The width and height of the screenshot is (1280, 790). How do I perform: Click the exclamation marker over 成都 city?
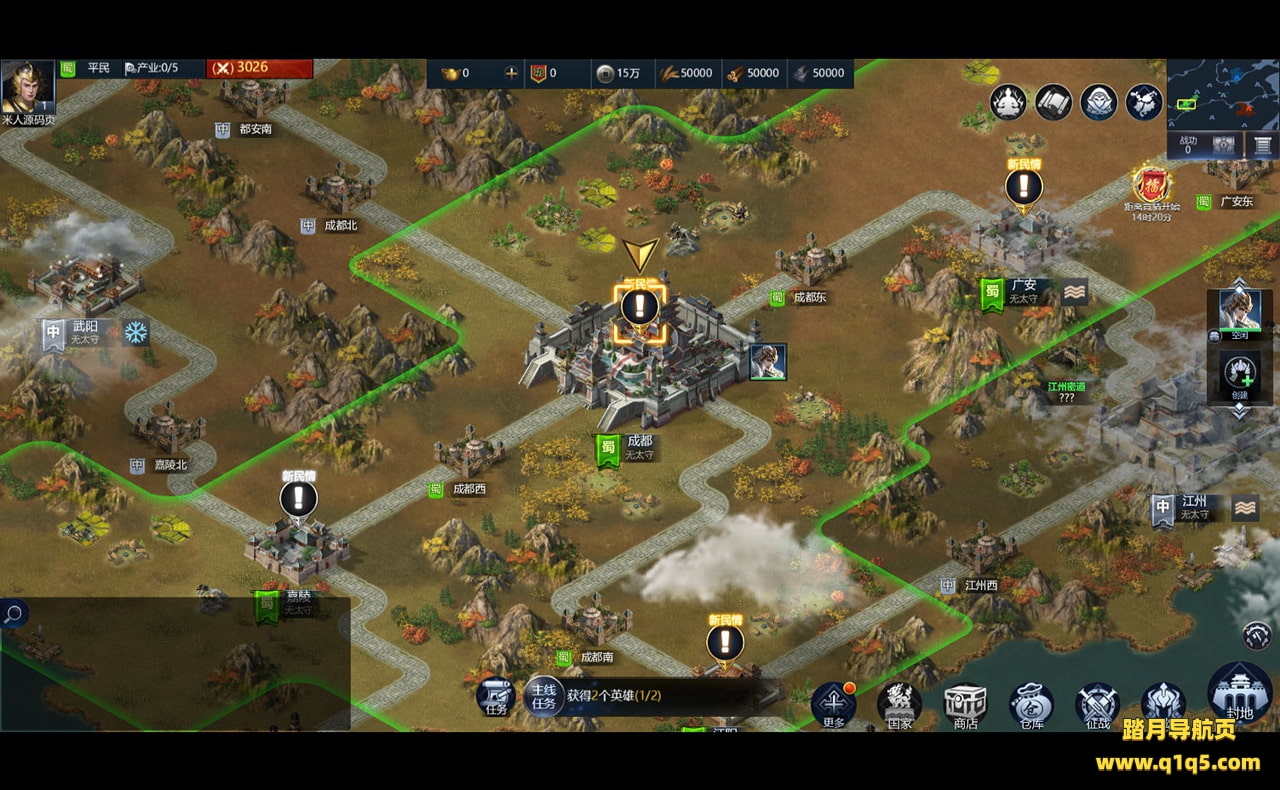pyautogui.click(x=640, y=306)
